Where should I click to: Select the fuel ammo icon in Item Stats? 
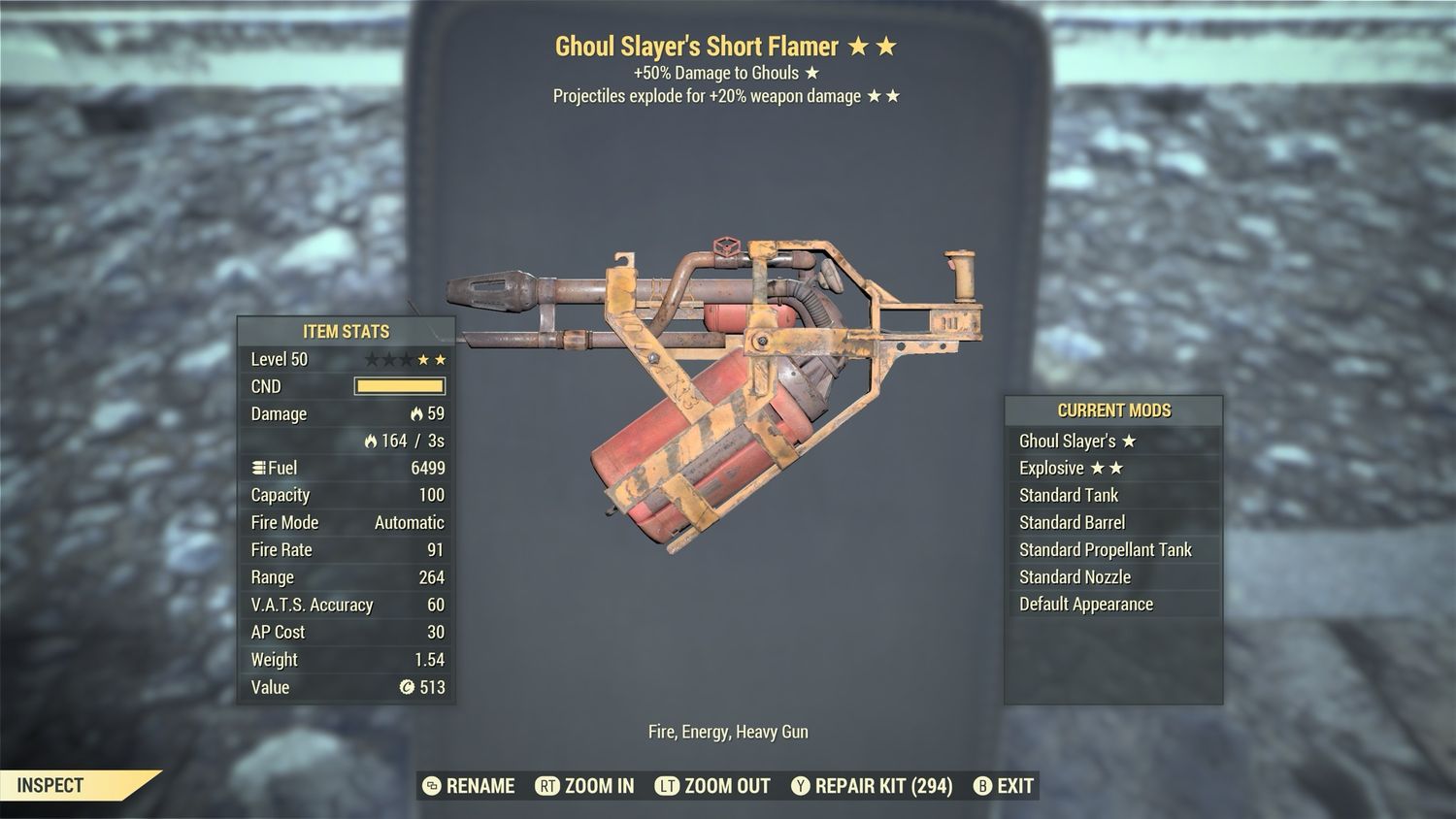[x=256, y=468]
